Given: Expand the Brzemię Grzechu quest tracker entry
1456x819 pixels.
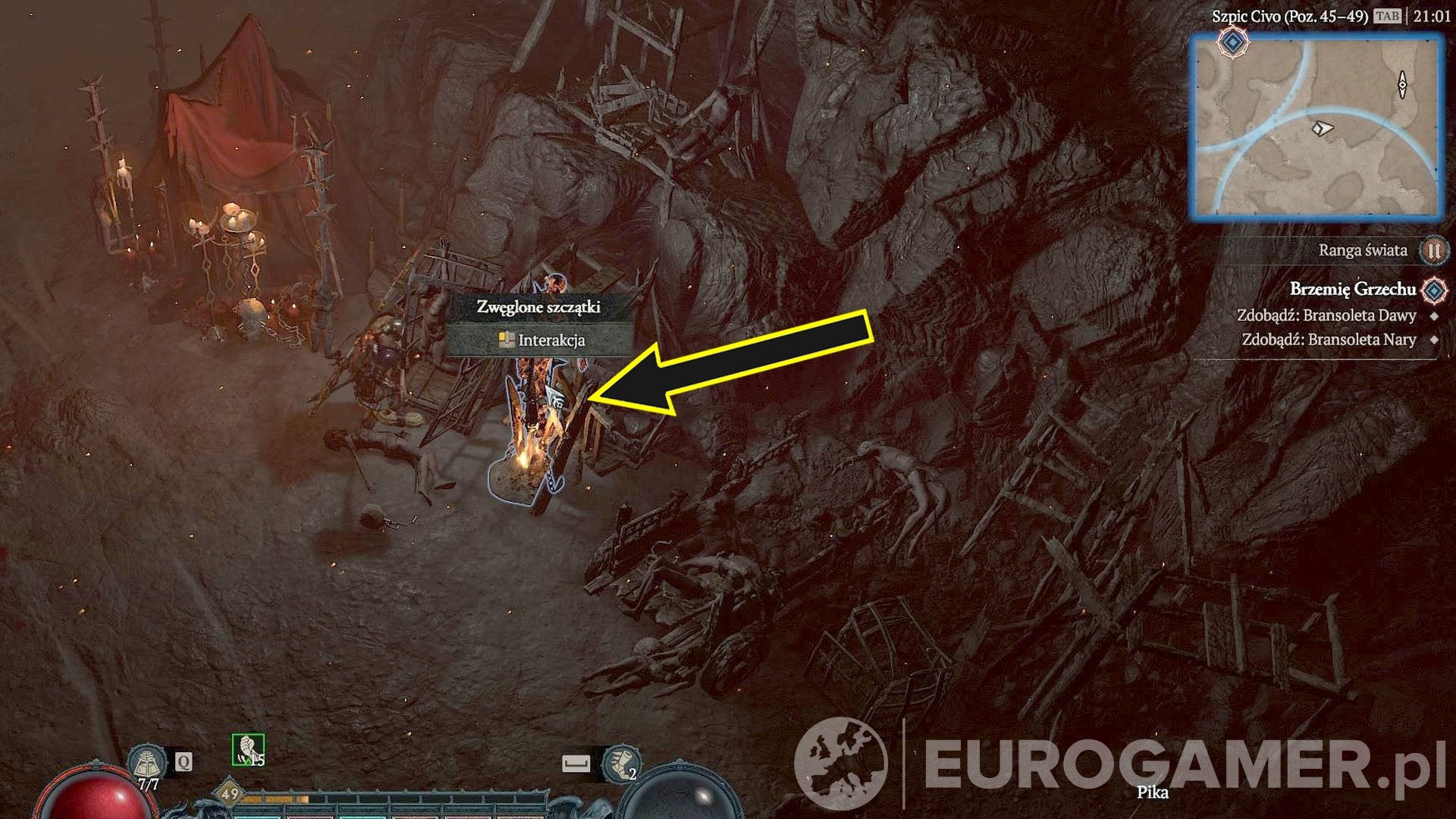Looking at the screenshot, I should [1351, 290].
